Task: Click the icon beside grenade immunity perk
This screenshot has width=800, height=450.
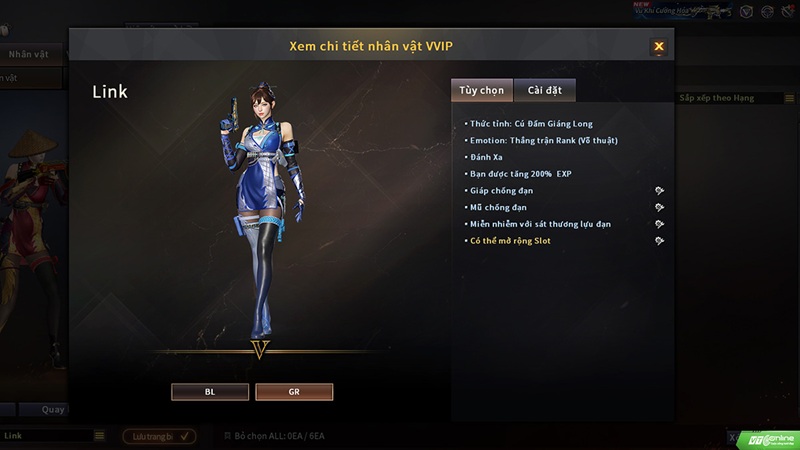Action: point(659,224)
